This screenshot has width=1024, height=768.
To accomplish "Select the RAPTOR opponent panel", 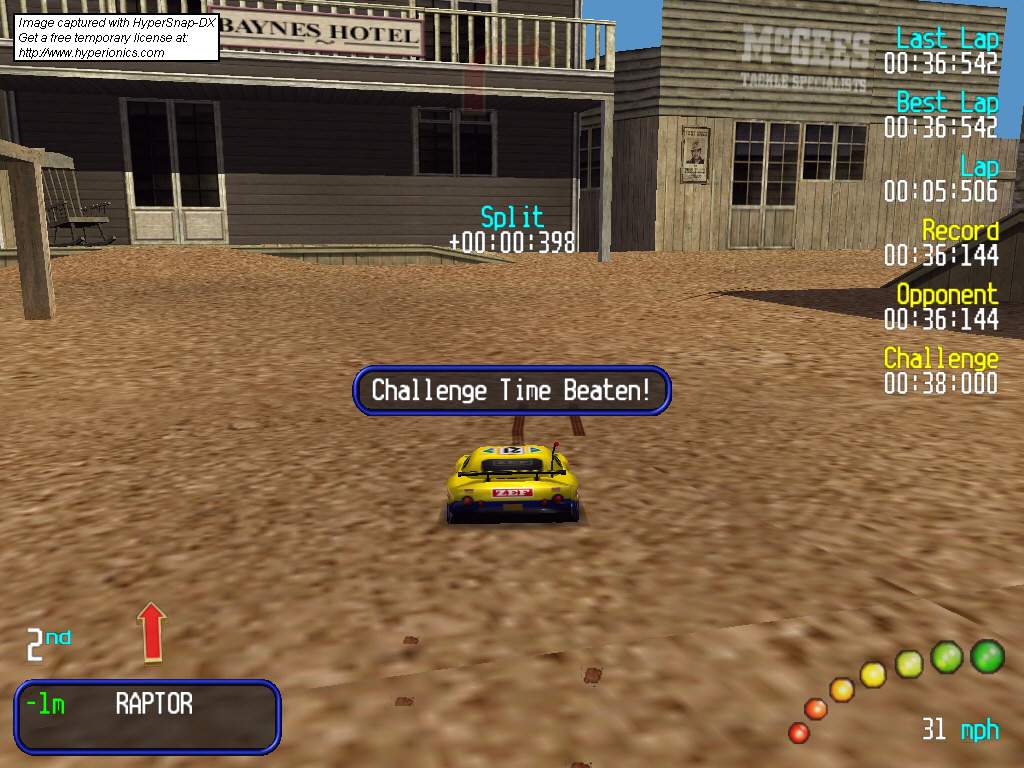I will [x=147, y=716].
